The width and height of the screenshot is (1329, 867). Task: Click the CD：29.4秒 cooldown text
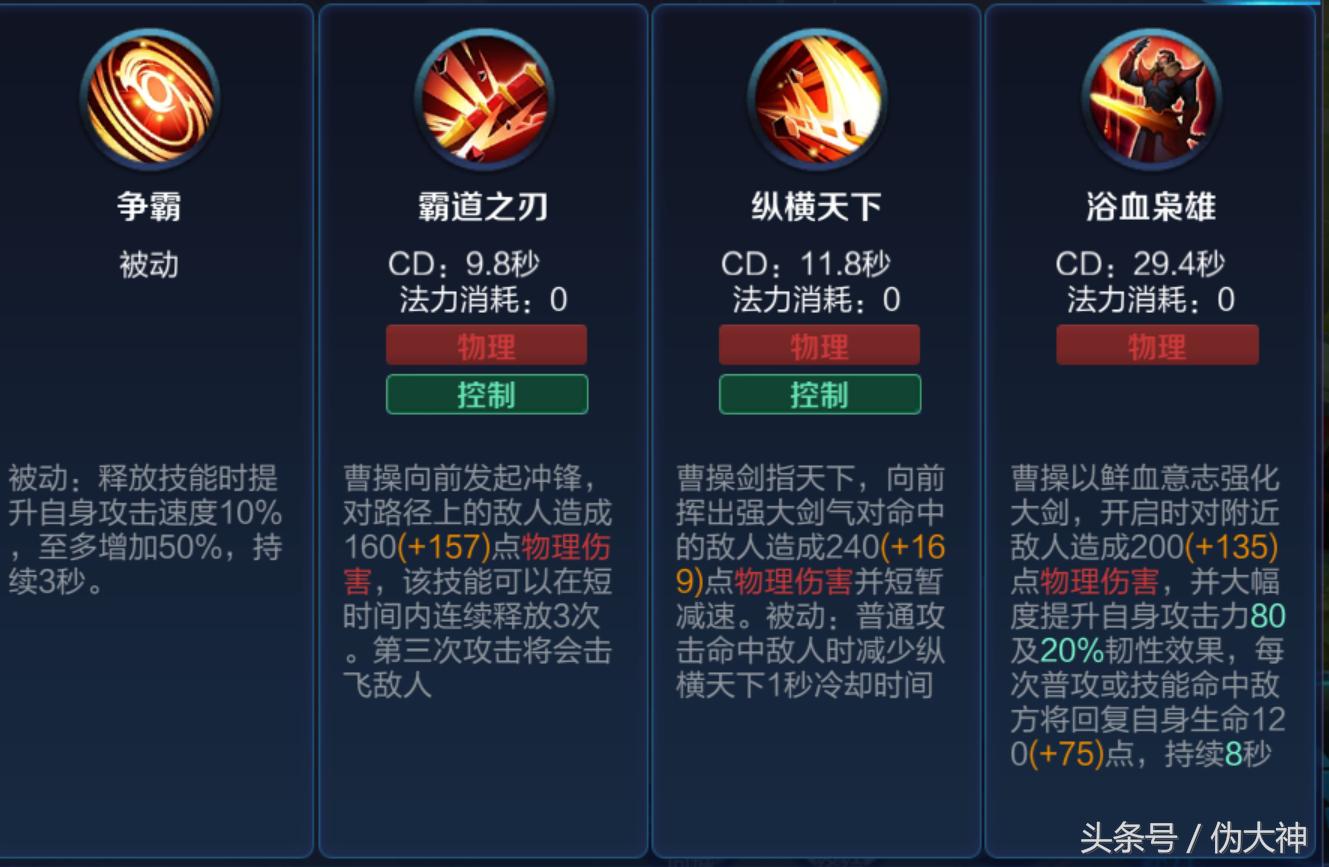pyautogui.click(x=1155, y=263)
